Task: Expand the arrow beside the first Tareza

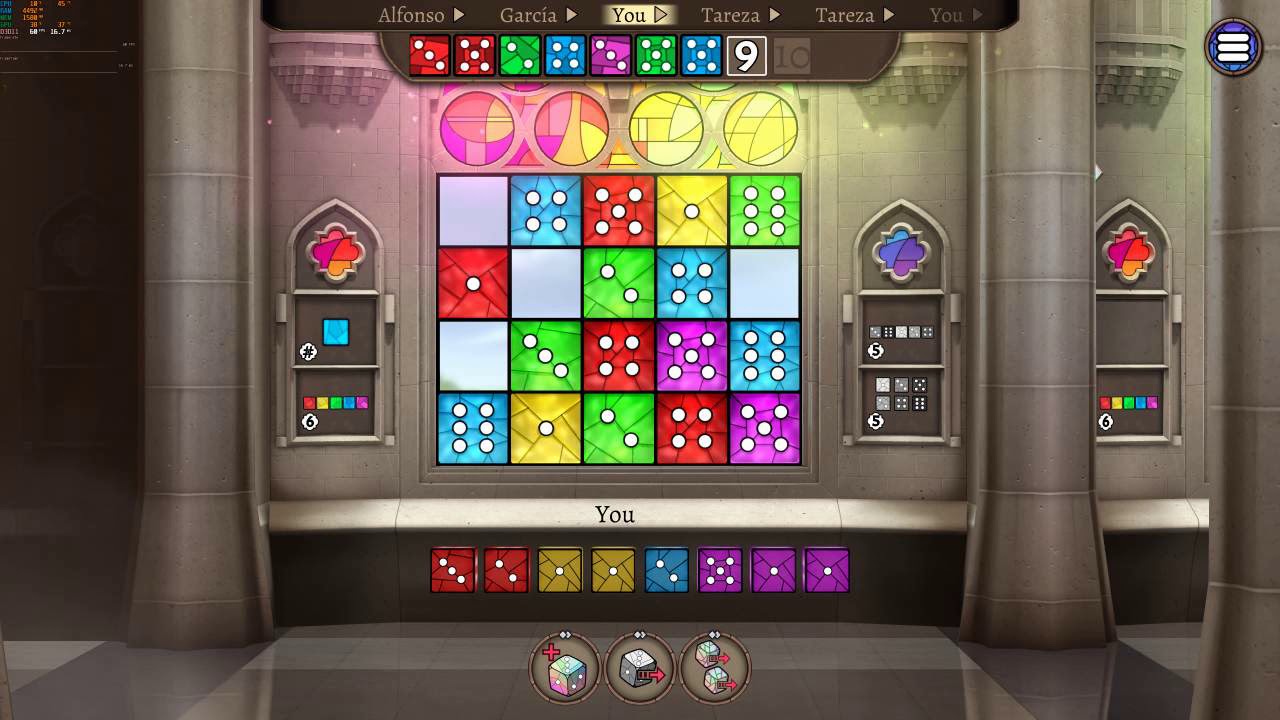Action: coord(777,15)
